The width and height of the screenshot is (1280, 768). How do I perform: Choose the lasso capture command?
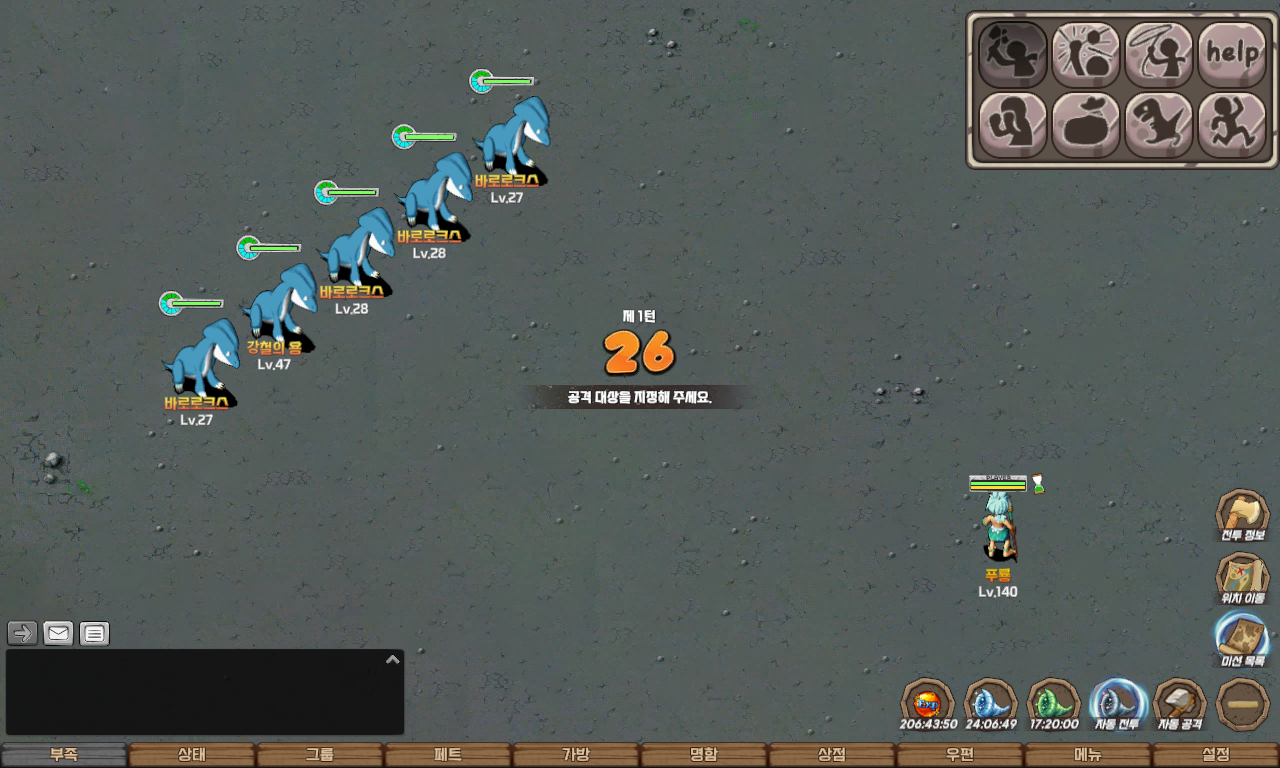click(x=1158, y=54)
